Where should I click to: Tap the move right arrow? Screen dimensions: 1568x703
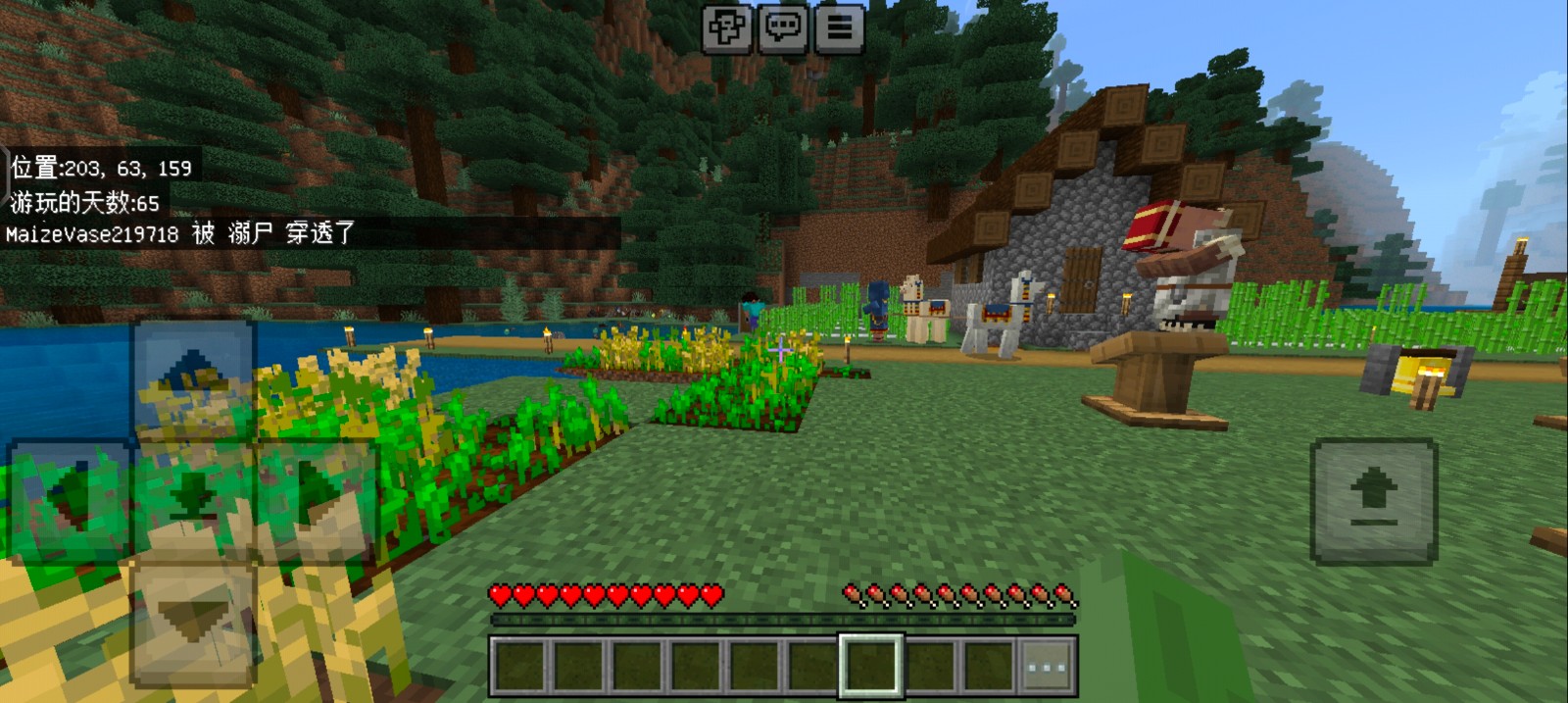[x=316, y=500]
